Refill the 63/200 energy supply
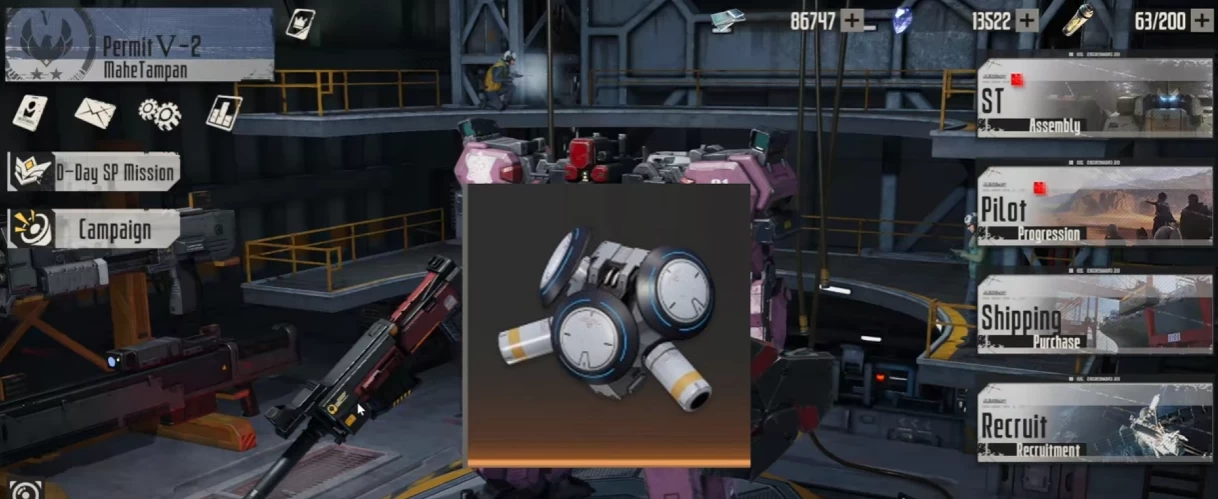Viewport: 1218px width, 499px height. pyautogui.click(x=1201, y=21)
